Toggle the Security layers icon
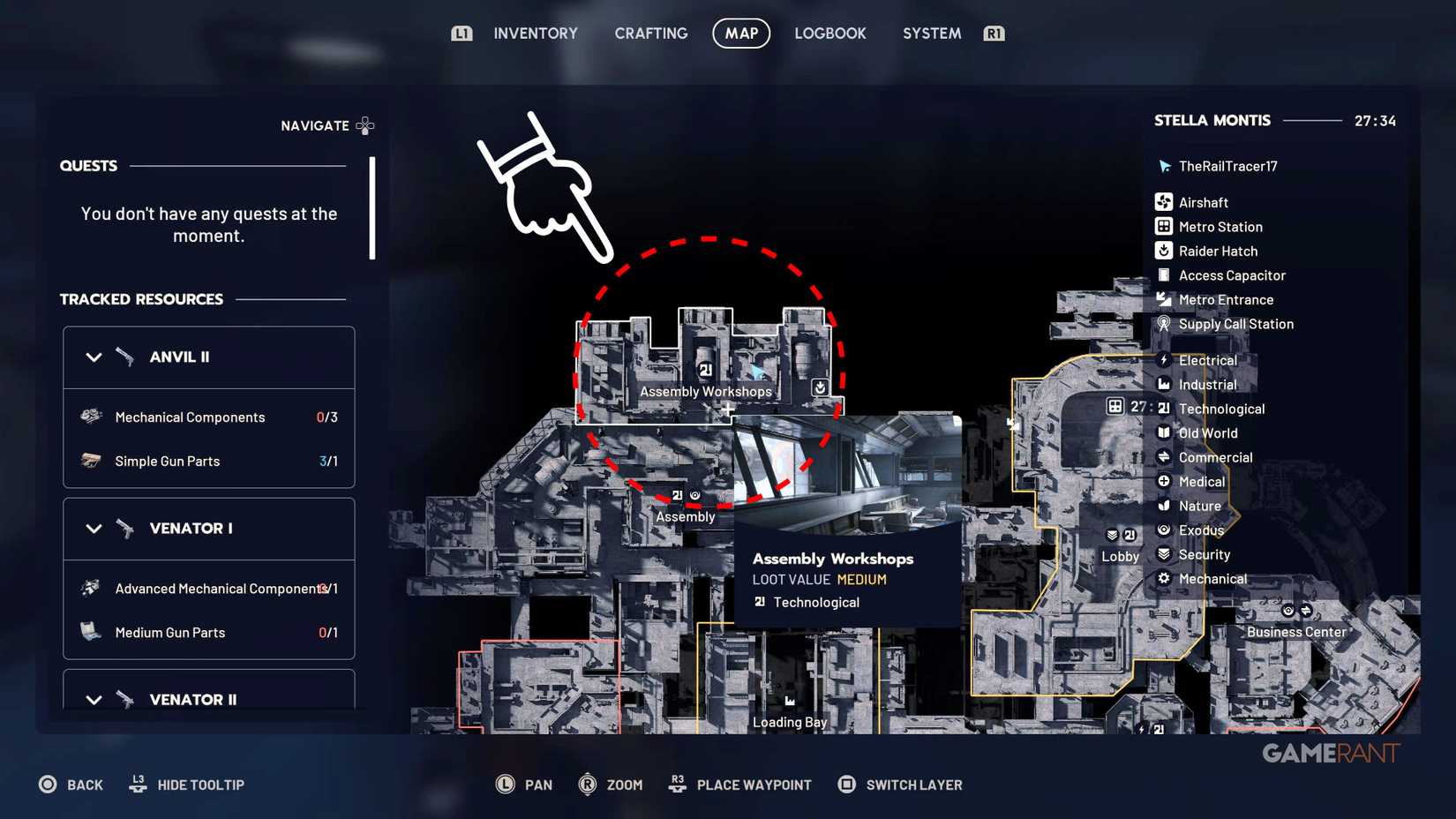The image size is (1456, 819). (1164, 554)
